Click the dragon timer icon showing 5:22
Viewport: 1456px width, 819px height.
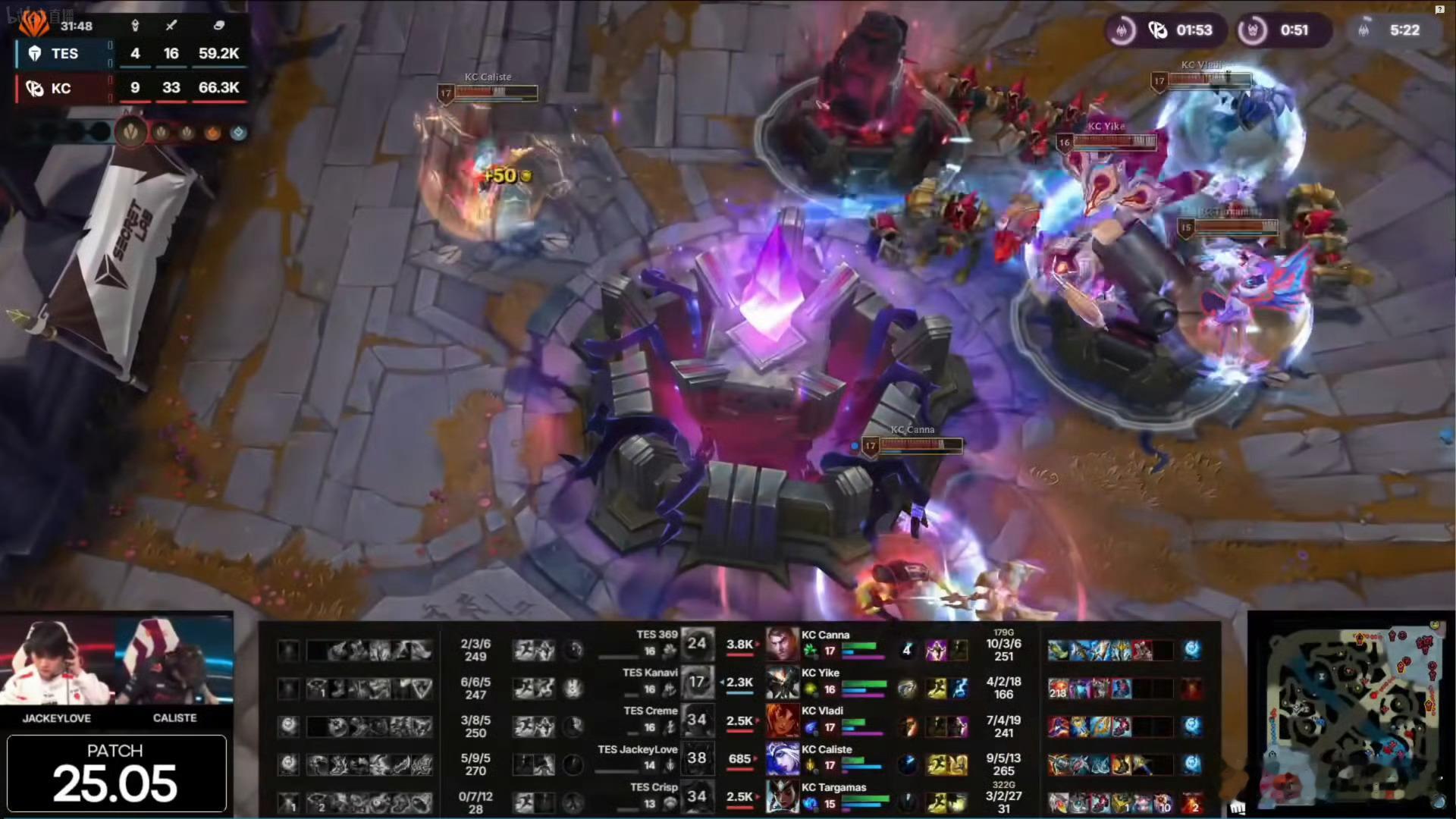click(x=1363, y=30)
